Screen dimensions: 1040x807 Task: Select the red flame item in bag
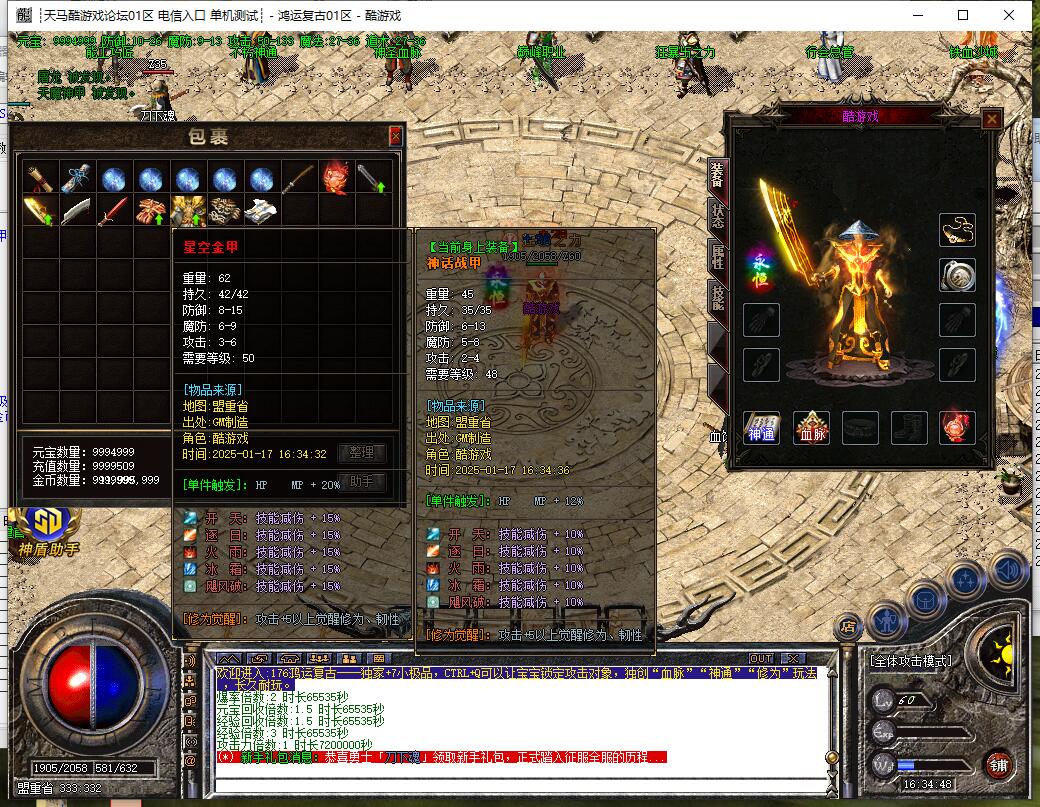[334, 179]
